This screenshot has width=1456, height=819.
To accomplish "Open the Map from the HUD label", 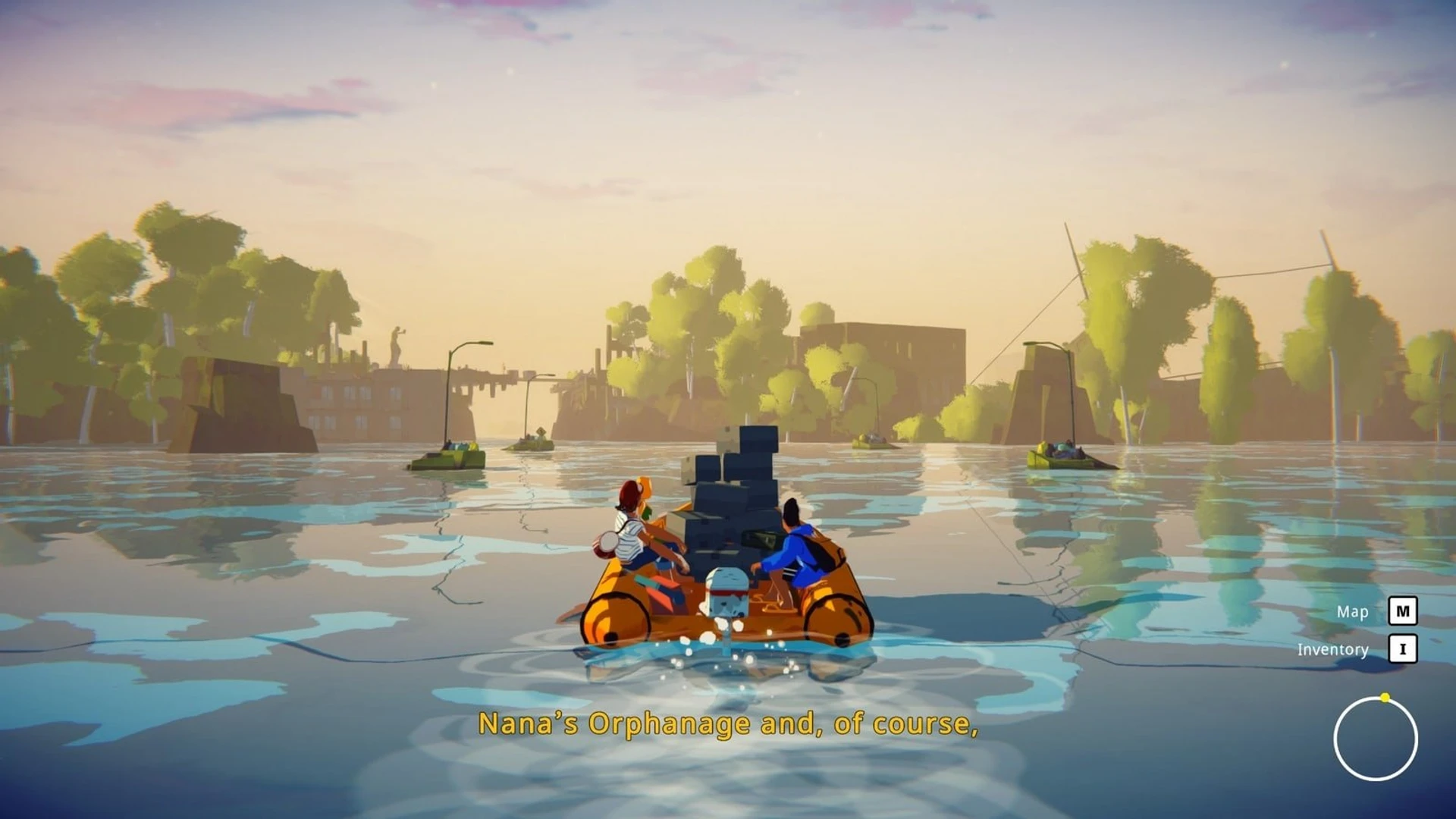I will coord(1352,612).
